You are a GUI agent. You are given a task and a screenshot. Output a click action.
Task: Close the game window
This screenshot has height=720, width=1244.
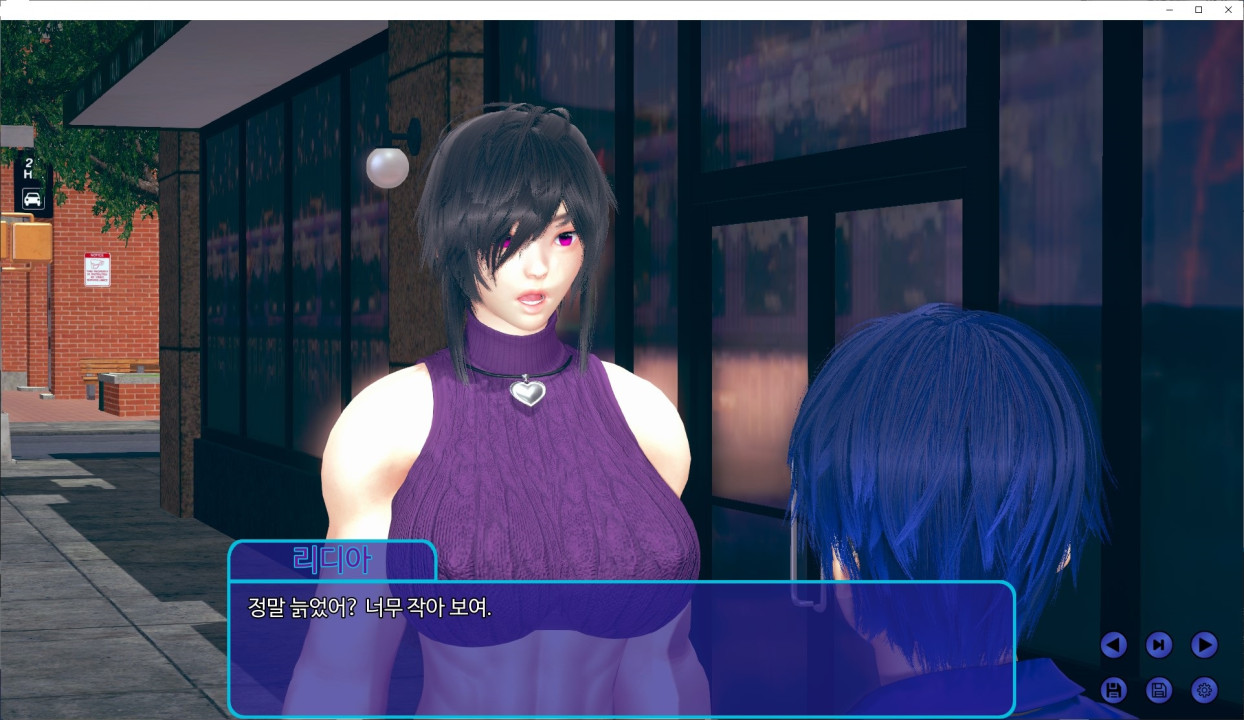[x=1228, y=10]
